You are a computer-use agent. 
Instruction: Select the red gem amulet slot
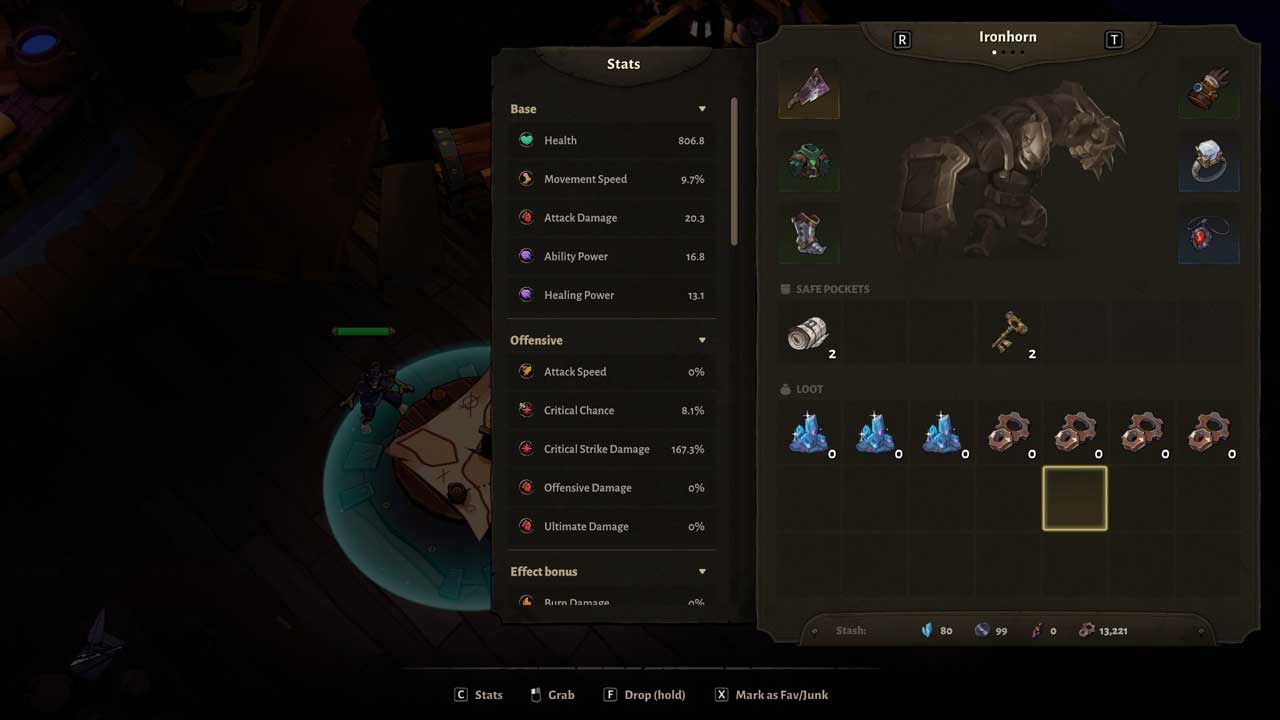click(1209, 234)
